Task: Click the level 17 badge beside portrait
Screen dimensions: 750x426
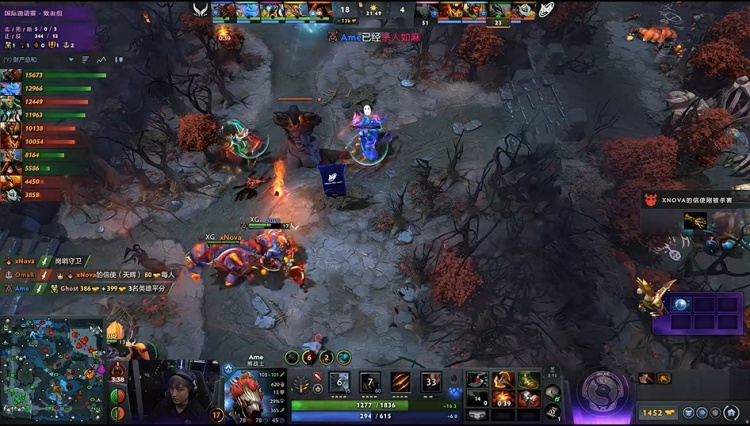Action: click(217, 413)
